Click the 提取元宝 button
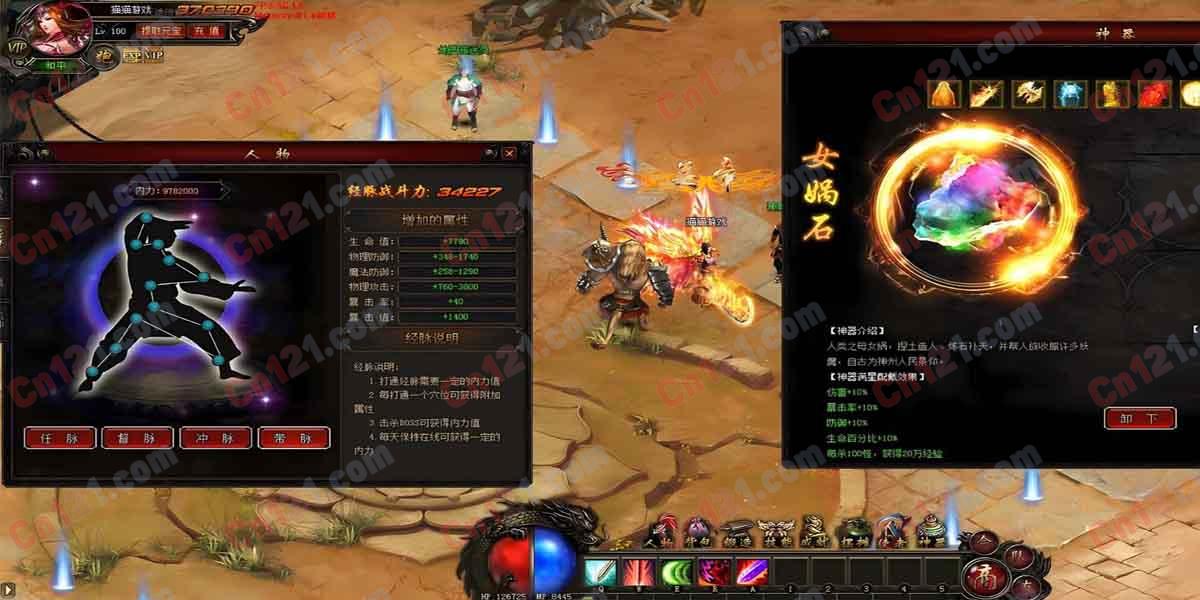Image resolution: width=1200 pixels, height=600 pixels. coord(160,31)
